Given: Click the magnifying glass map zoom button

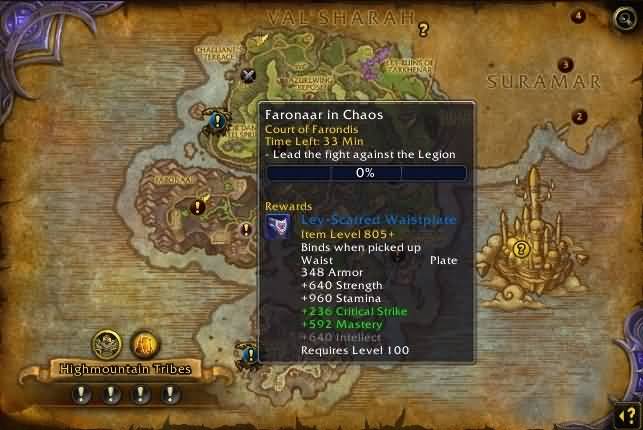Looking at the screenshot, I should [625, 17].
